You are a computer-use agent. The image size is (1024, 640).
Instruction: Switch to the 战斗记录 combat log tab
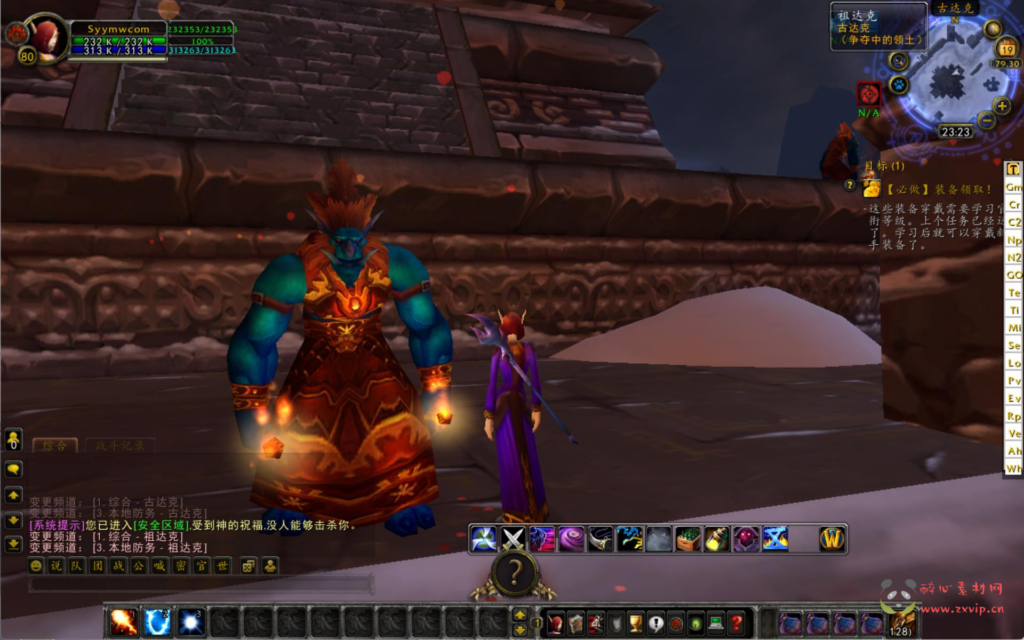click(120, 445)
